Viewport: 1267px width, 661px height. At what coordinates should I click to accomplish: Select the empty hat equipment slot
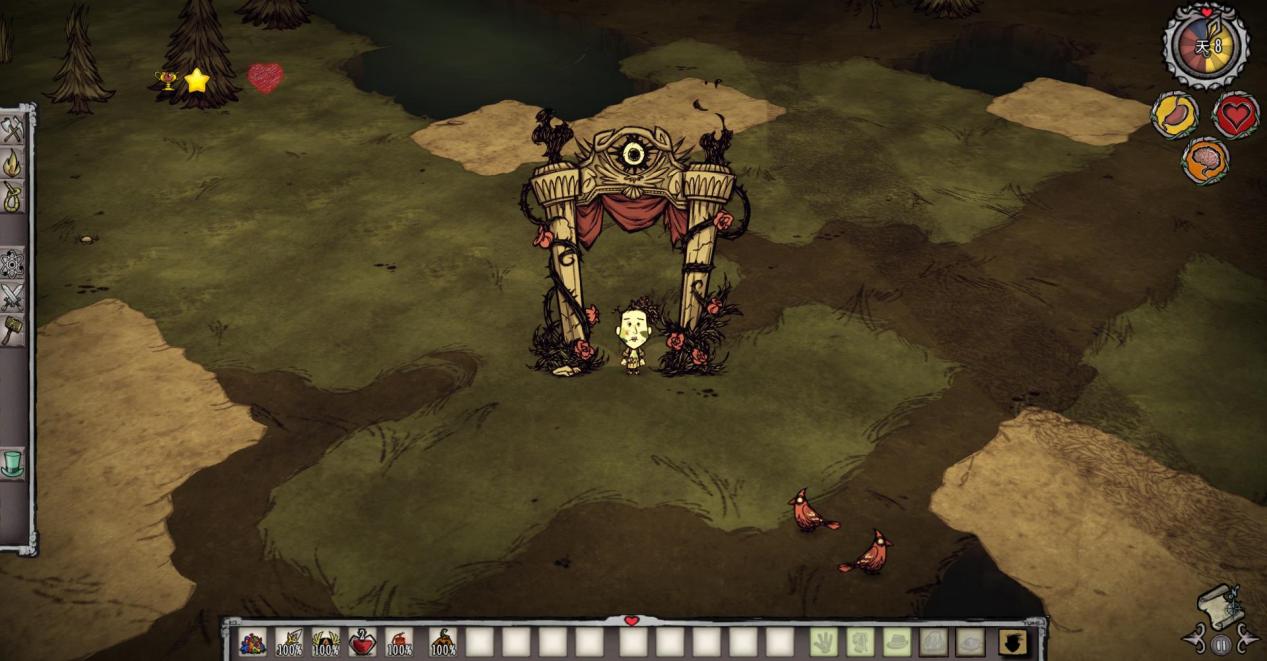point(896,642)
